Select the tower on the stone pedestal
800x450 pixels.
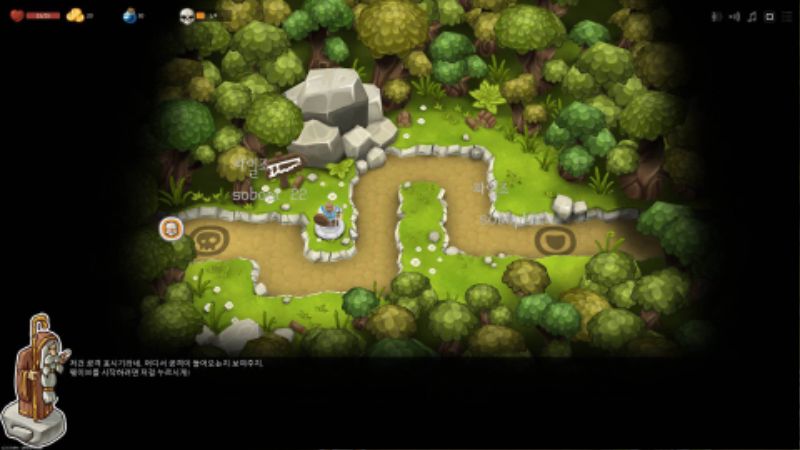click(330, 220)
